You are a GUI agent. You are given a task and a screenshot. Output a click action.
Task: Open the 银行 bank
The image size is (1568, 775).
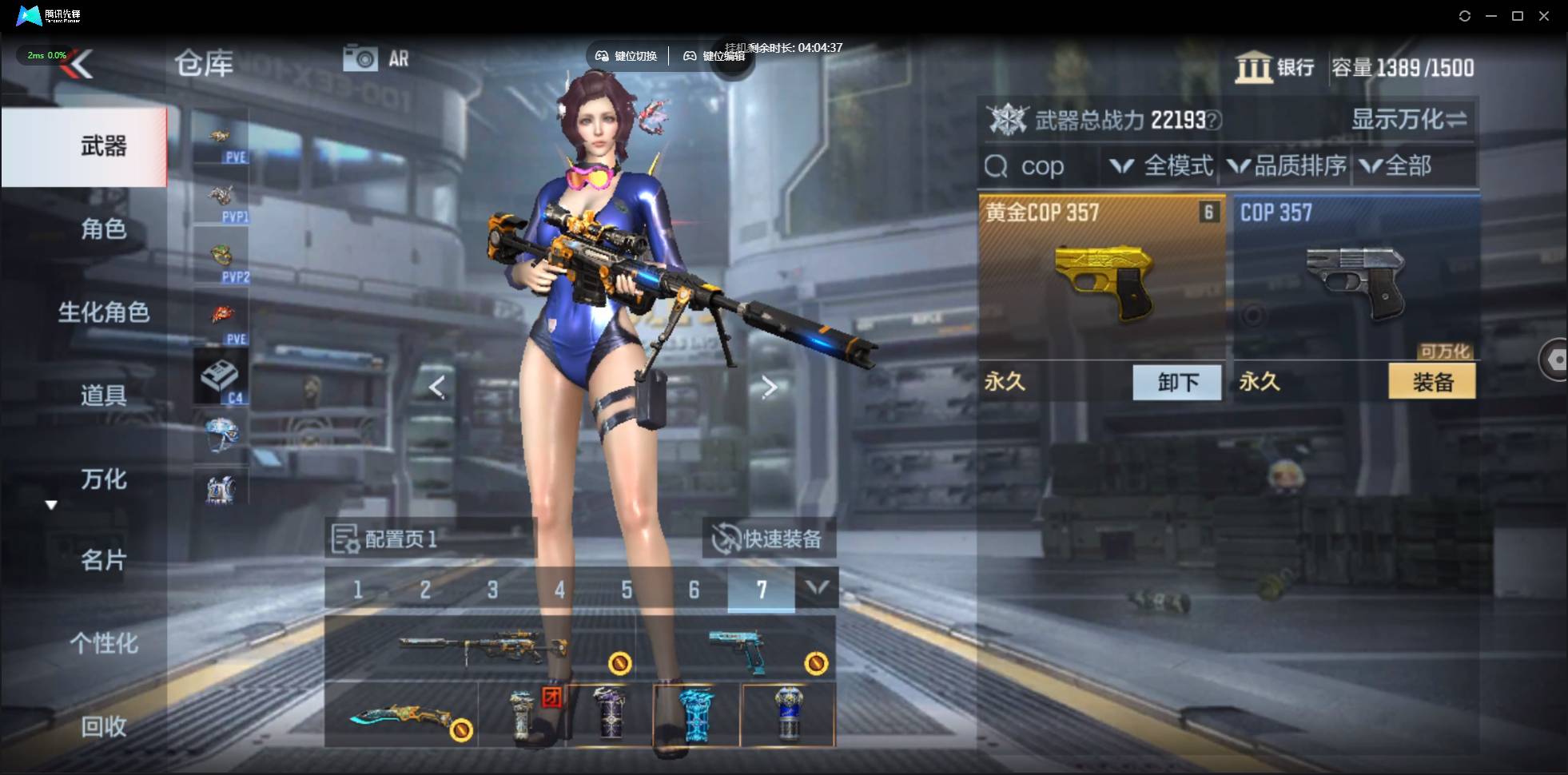(x=1275, y=67)
